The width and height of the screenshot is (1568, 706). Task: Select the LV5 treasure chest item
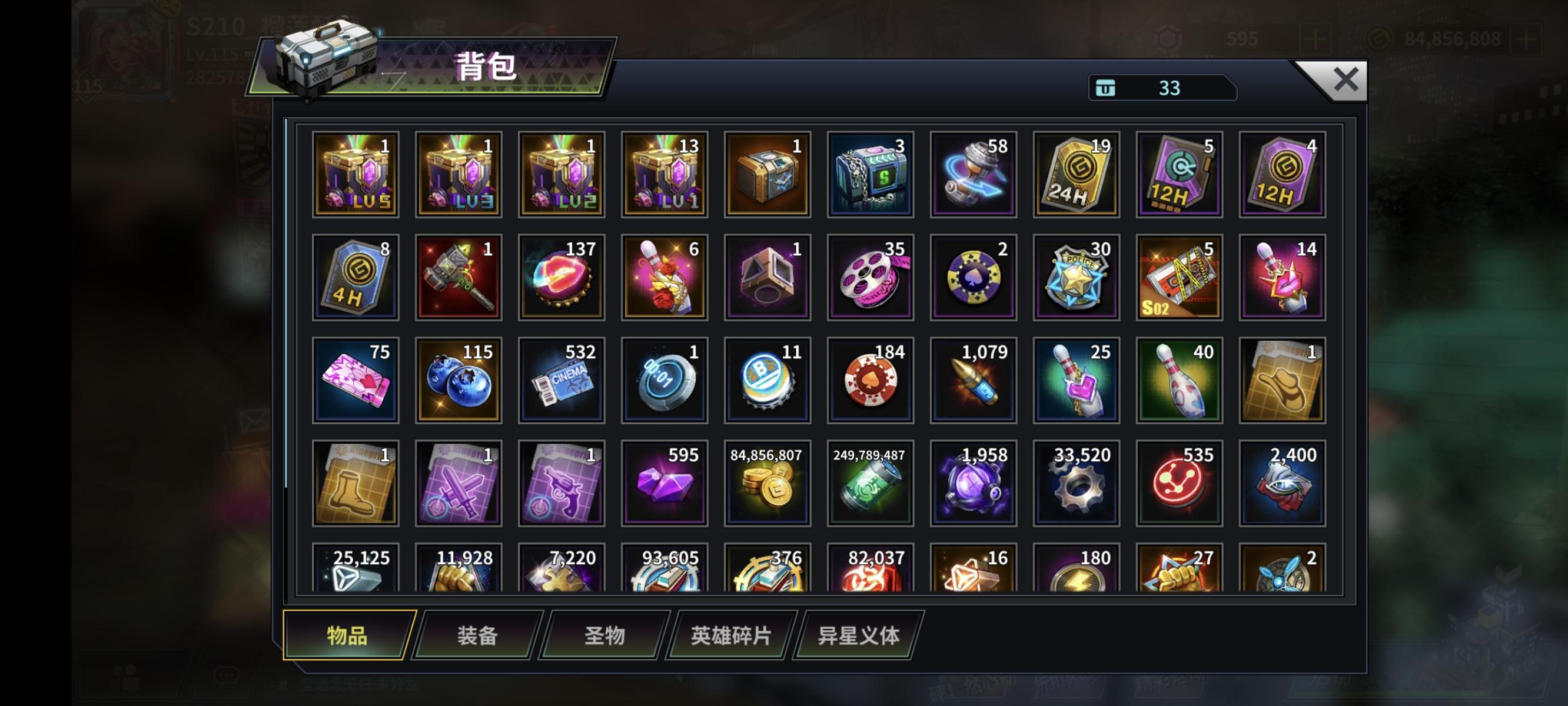coord(356,175)
